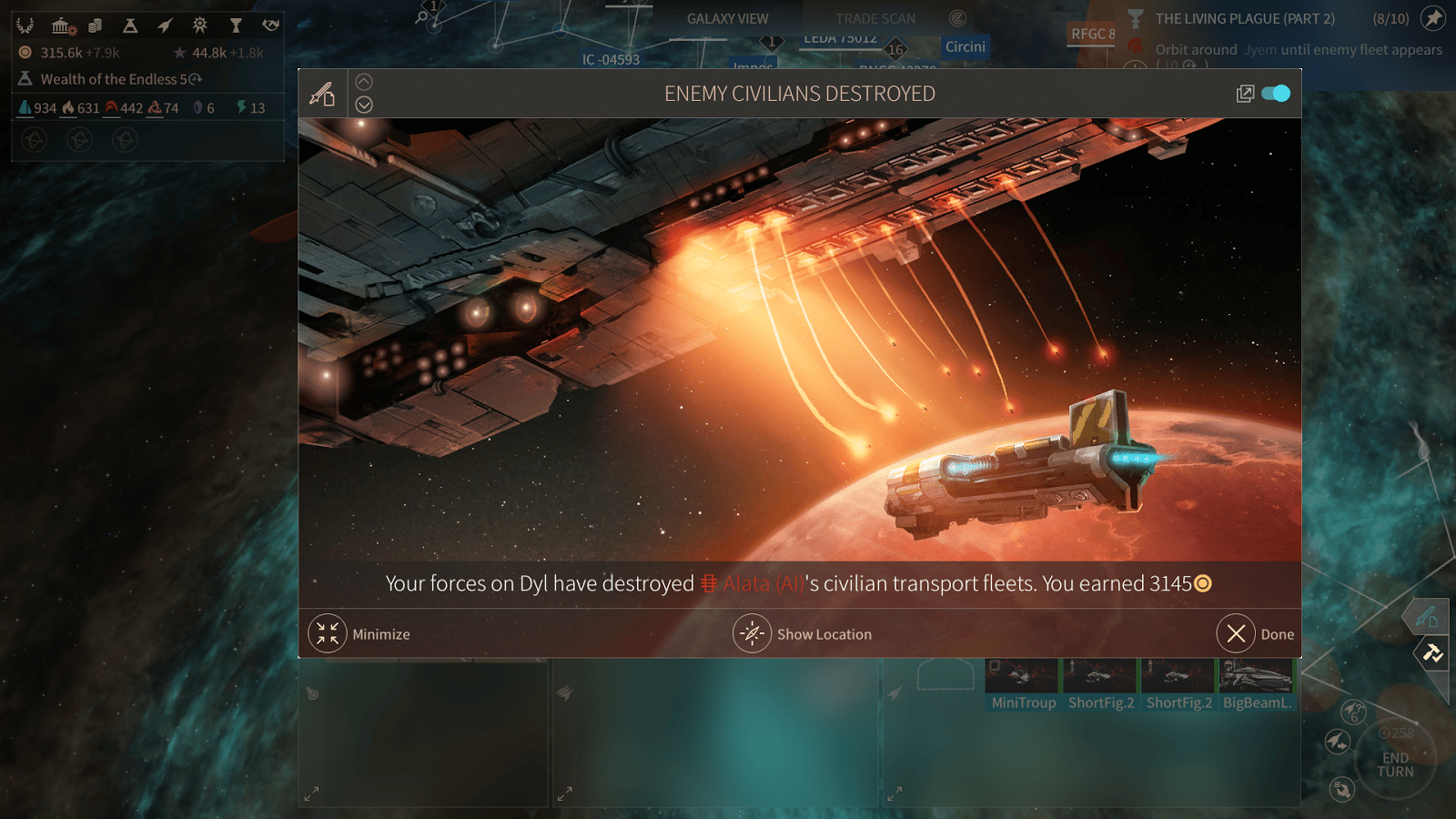Viewport: 1456px width, 819px height.
Task: Switch to Galaxy View
Action: click(x=727, y=19)
